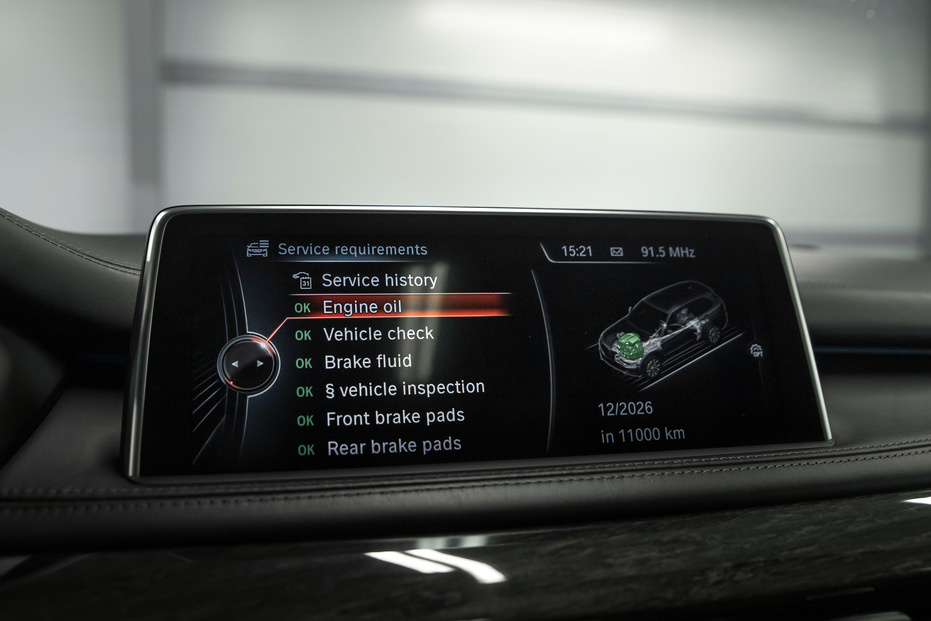The image size is (931, 621).
Task: Click the Service requirements header
Action: pos(352,250)
